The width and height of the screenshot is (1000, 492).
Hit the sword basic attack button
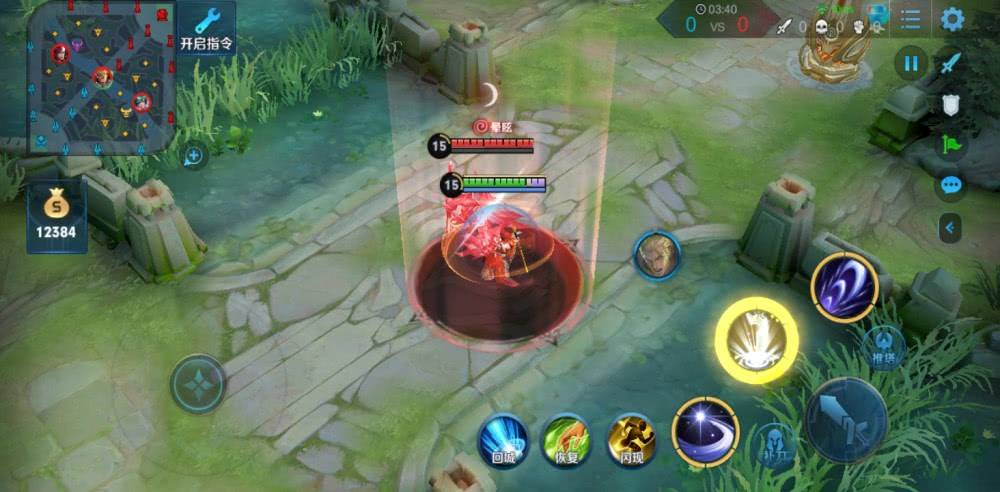coord(846,419)
